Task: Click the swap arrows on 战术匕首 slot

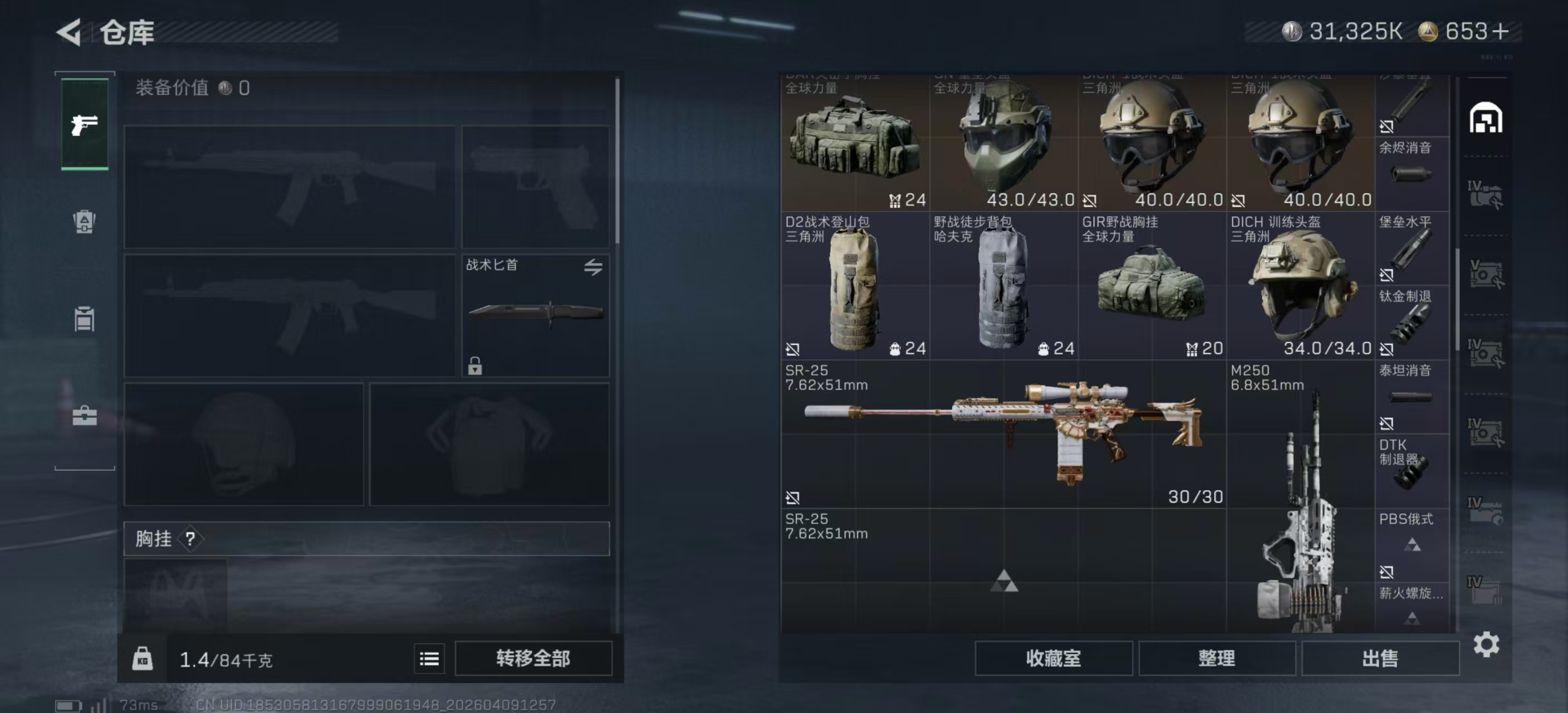Action: (595, 267)
